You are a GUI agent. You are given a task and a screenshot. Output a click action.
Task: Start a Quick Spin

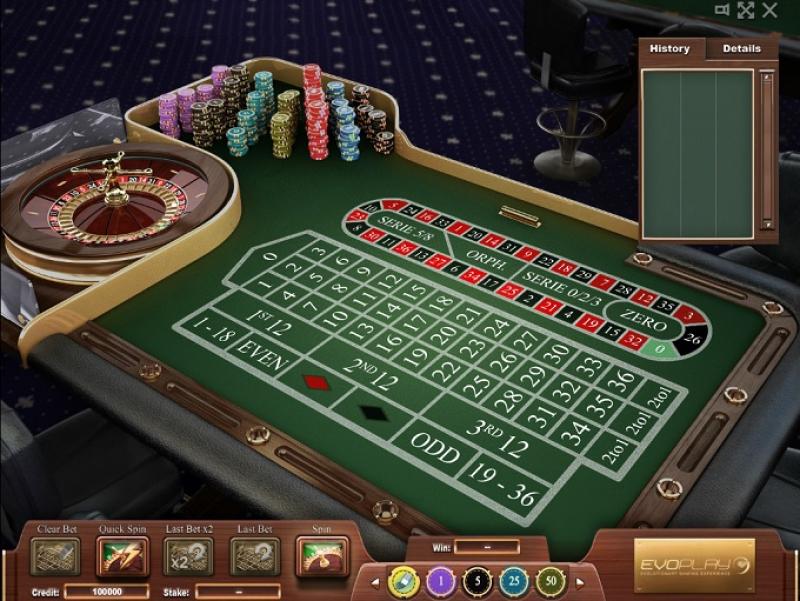[122, 555]
